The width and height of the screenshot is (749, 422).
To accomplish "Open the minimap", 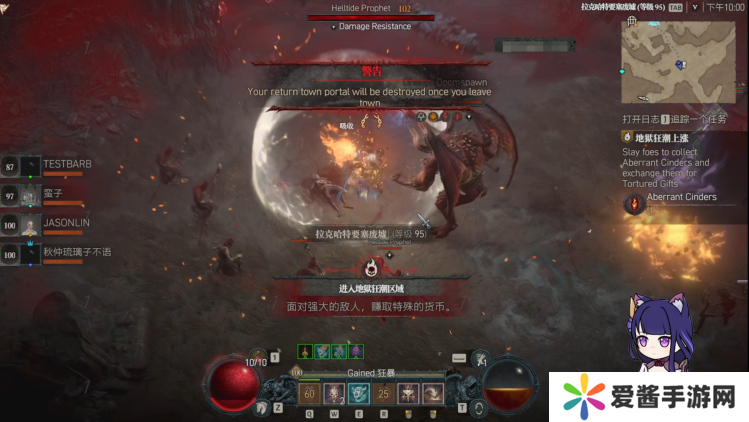I will click(x=678, y=62).
